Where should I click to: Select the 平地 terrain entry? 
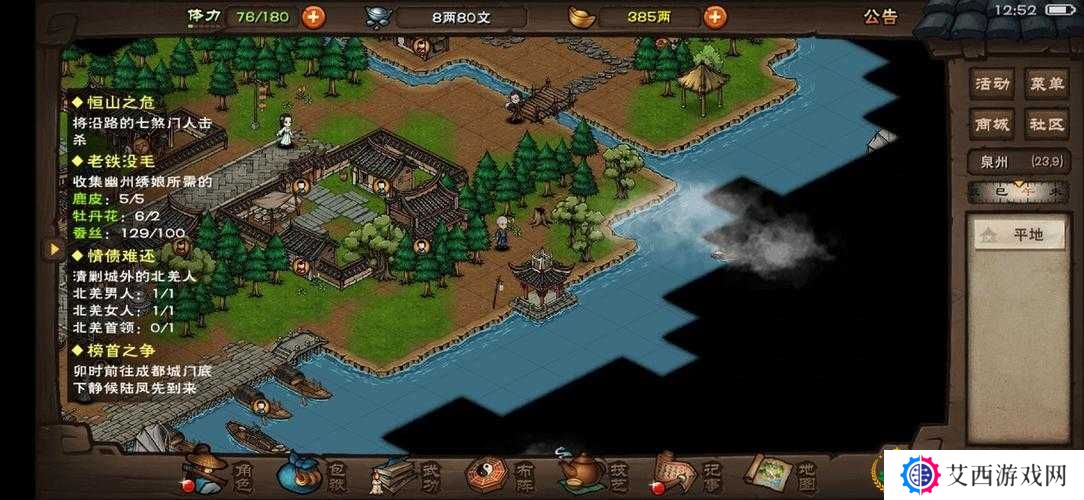pos(1018,235)
